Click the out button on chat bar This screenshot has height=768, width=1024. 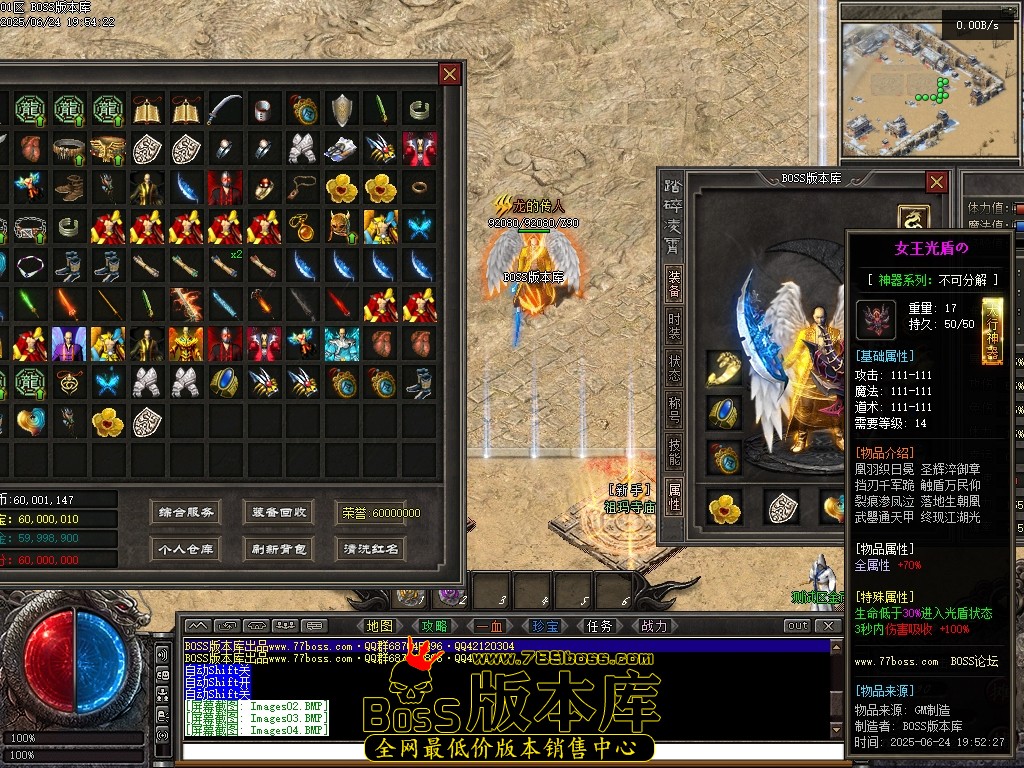pyautogui.click(x=797, y=626)
